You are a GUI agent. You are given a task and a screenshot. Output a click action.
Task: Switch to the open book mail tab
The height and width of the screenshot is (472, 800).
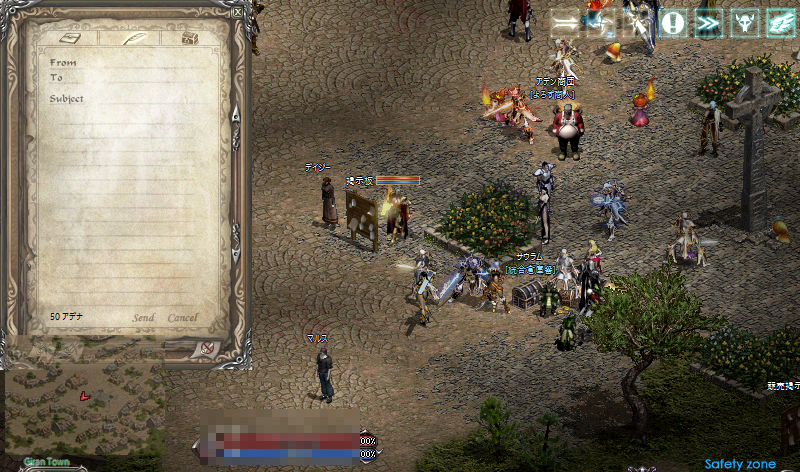point(71,38)
